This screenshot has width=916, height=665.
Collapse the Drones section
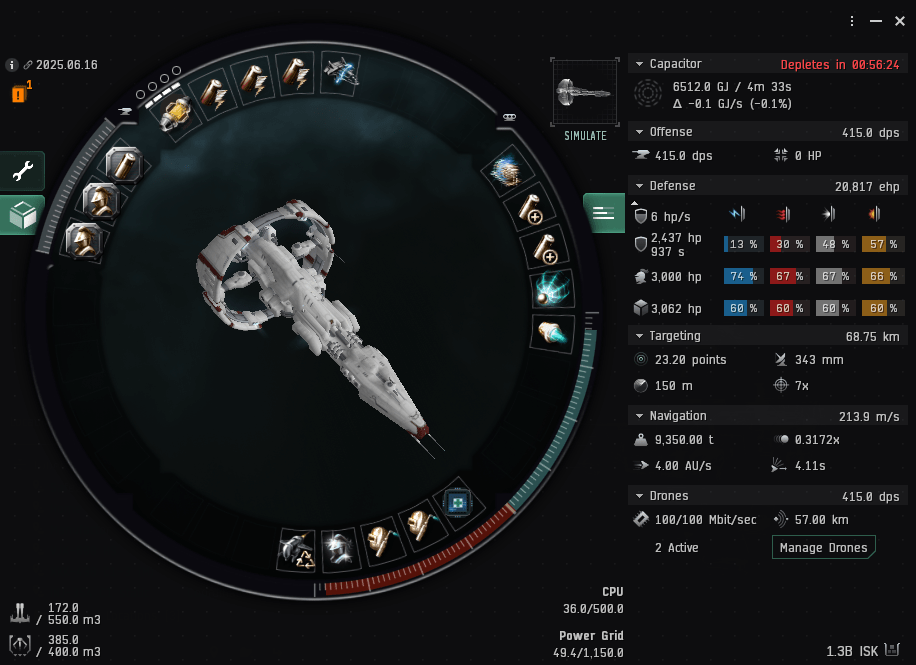(x=640, y=496)
